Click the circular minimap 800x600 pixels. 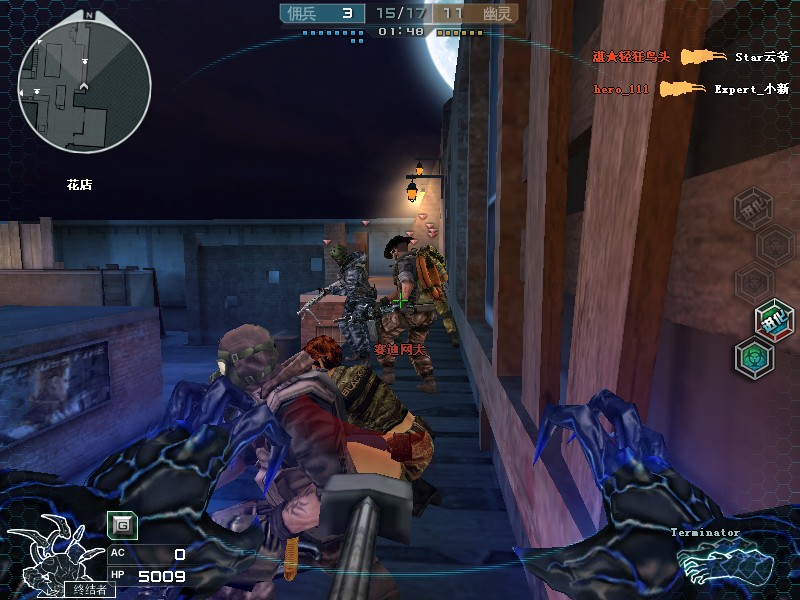(x=84, y=81)
